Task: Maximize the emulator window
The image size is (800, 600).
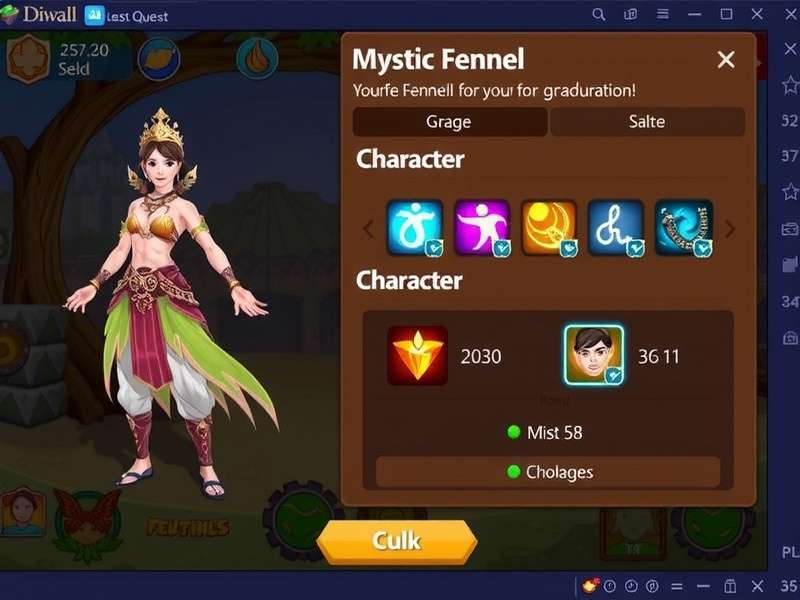Action: click(x=727, y=15)
